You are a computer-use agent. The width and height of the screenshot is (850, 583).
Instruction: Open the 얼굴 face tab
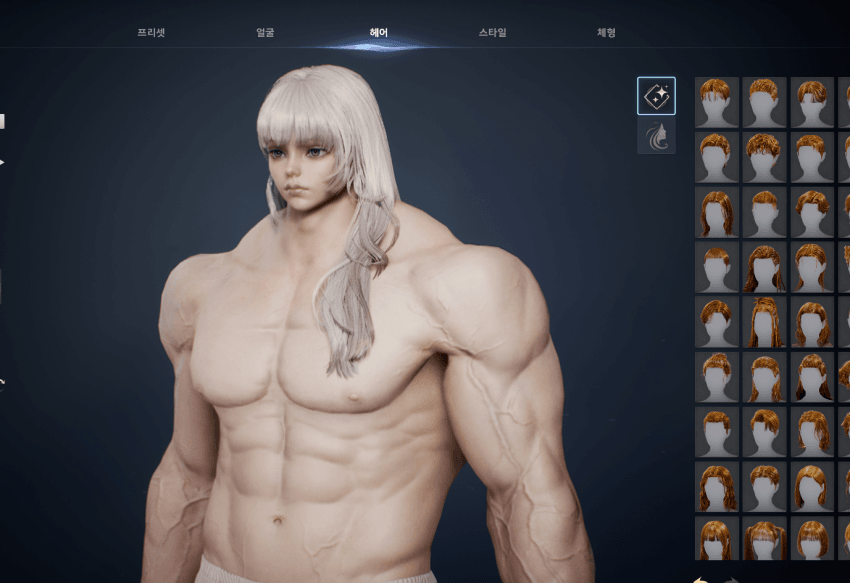[265, 32]
